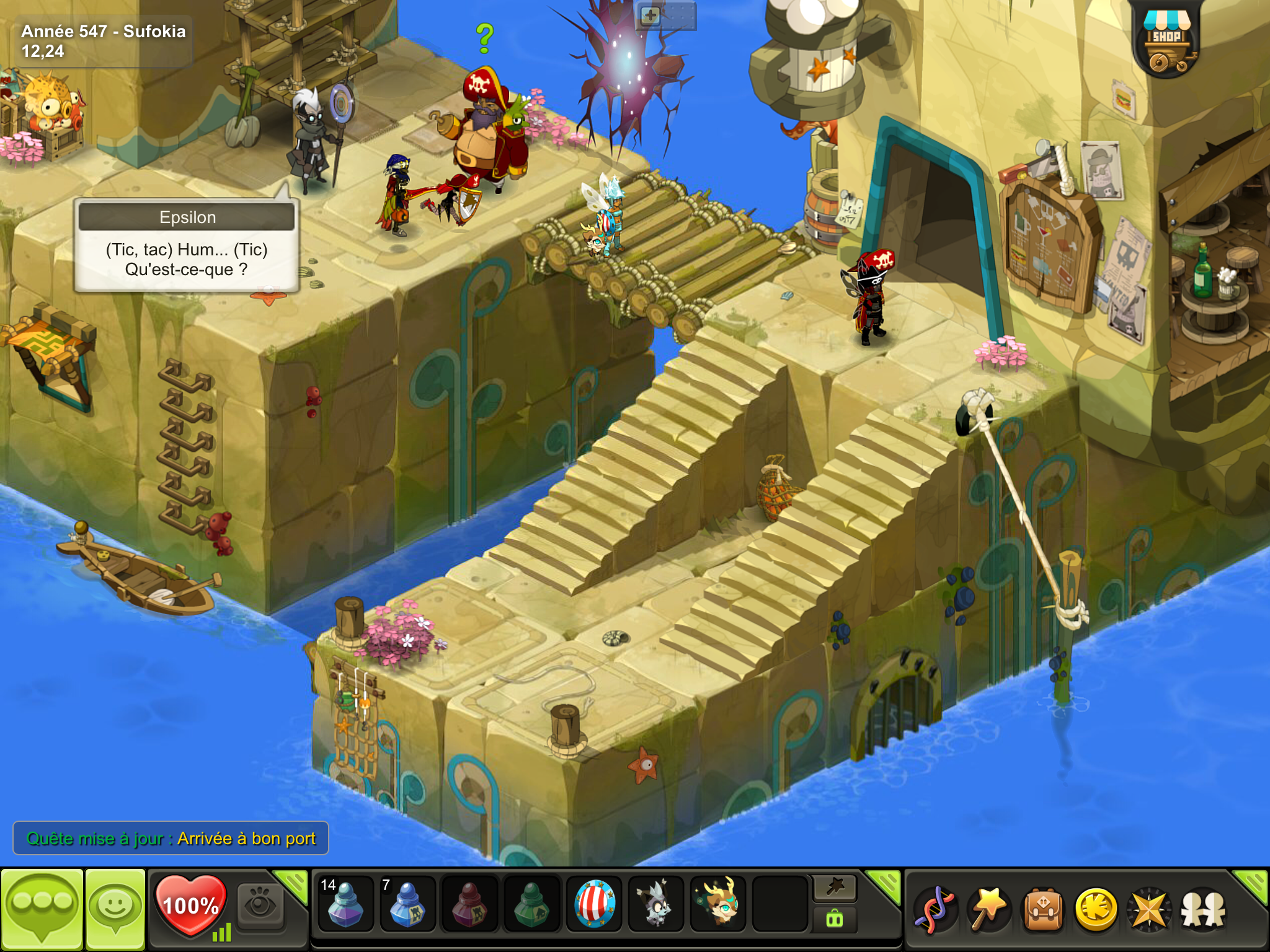This screenshot has width=1270, height=952.
Task: Open the chat speech bubble button
Action: point(42,907)
